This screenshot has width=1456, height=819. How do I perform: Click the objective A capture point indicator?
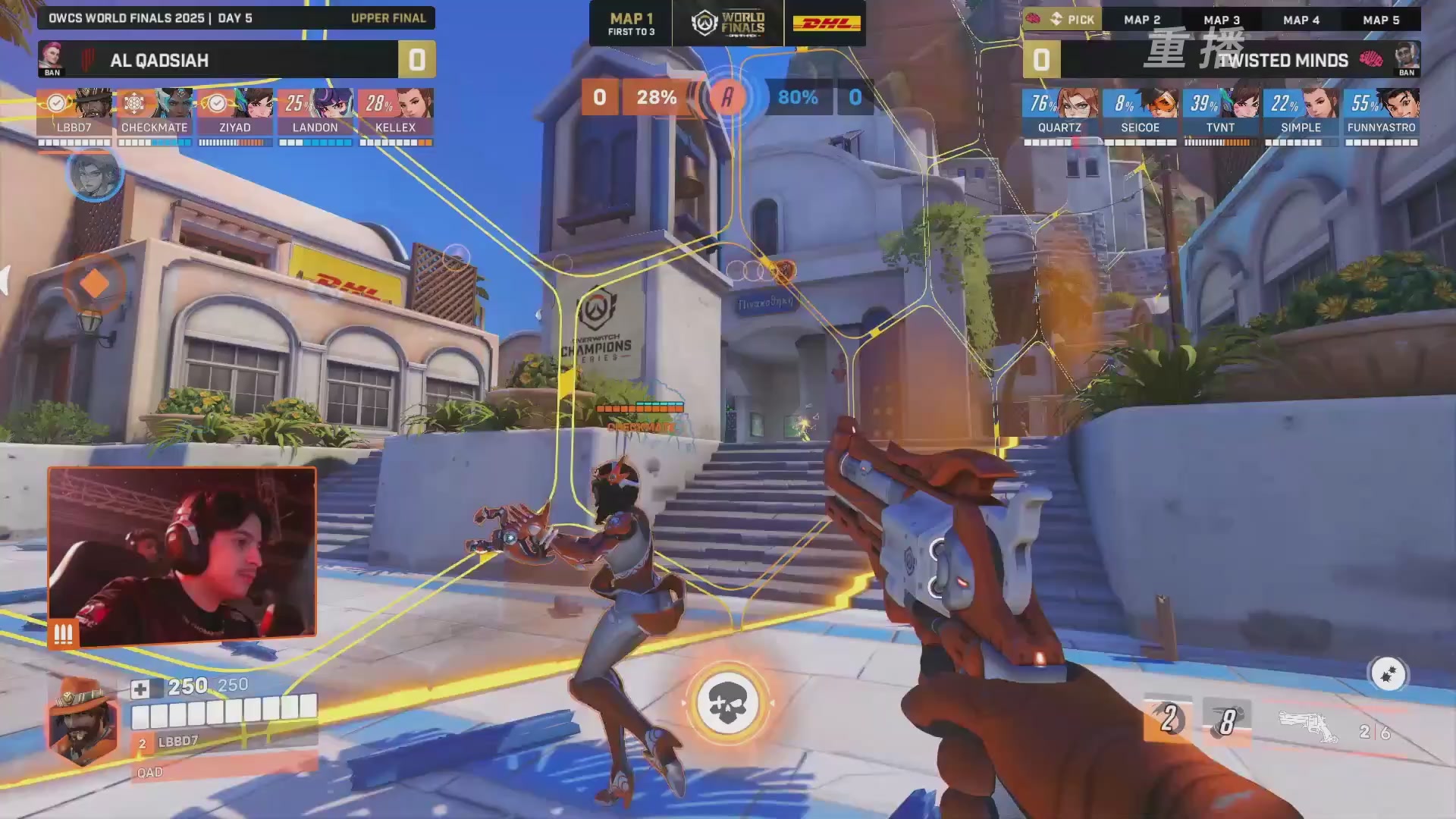point(726,97)
